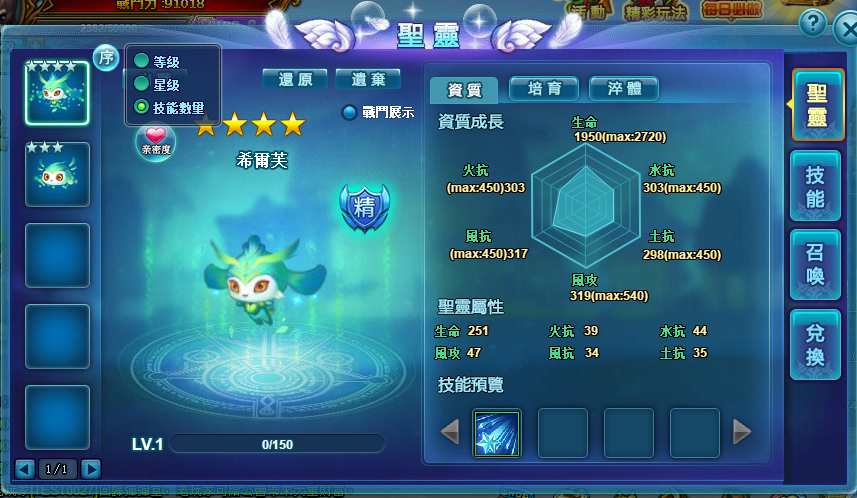
Task: Select the four-star green spirit thumbnail
Action: click(57, 93)
